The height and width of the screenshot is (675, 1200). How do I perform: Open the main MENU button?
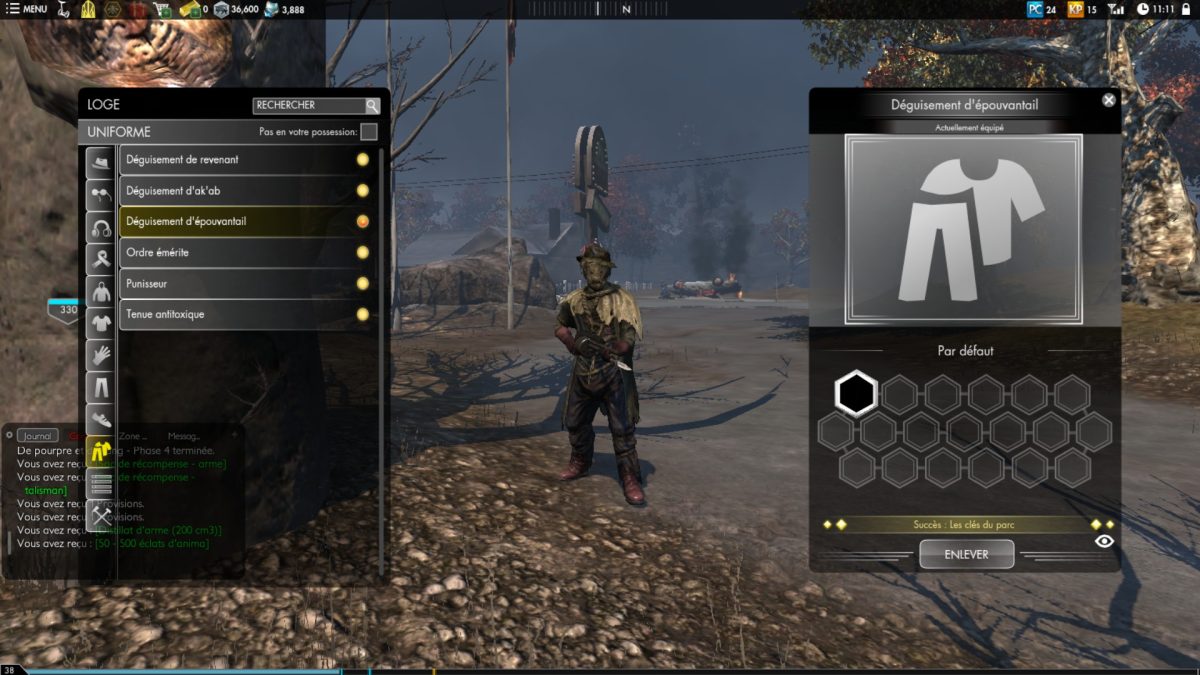click(x=27, y=9)
